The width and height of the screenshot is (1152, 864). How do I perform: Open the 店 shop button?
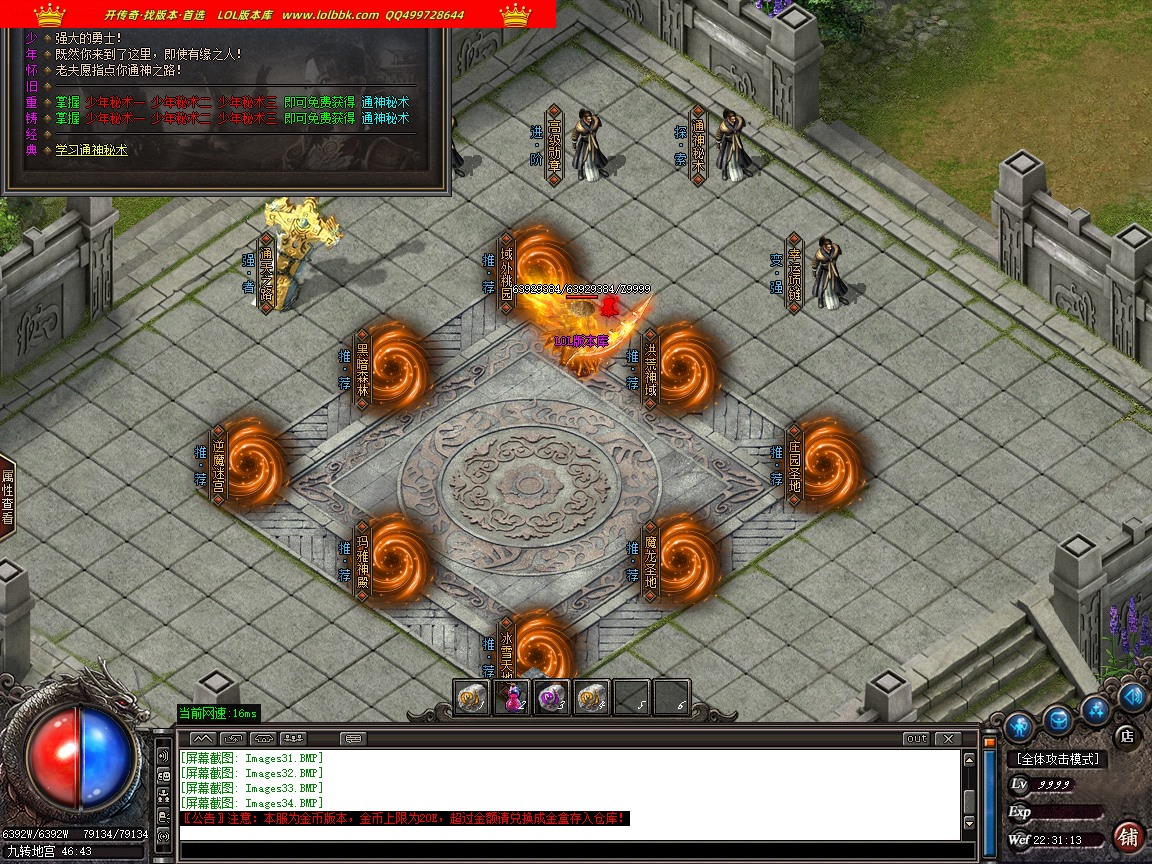click(1127, 736)
